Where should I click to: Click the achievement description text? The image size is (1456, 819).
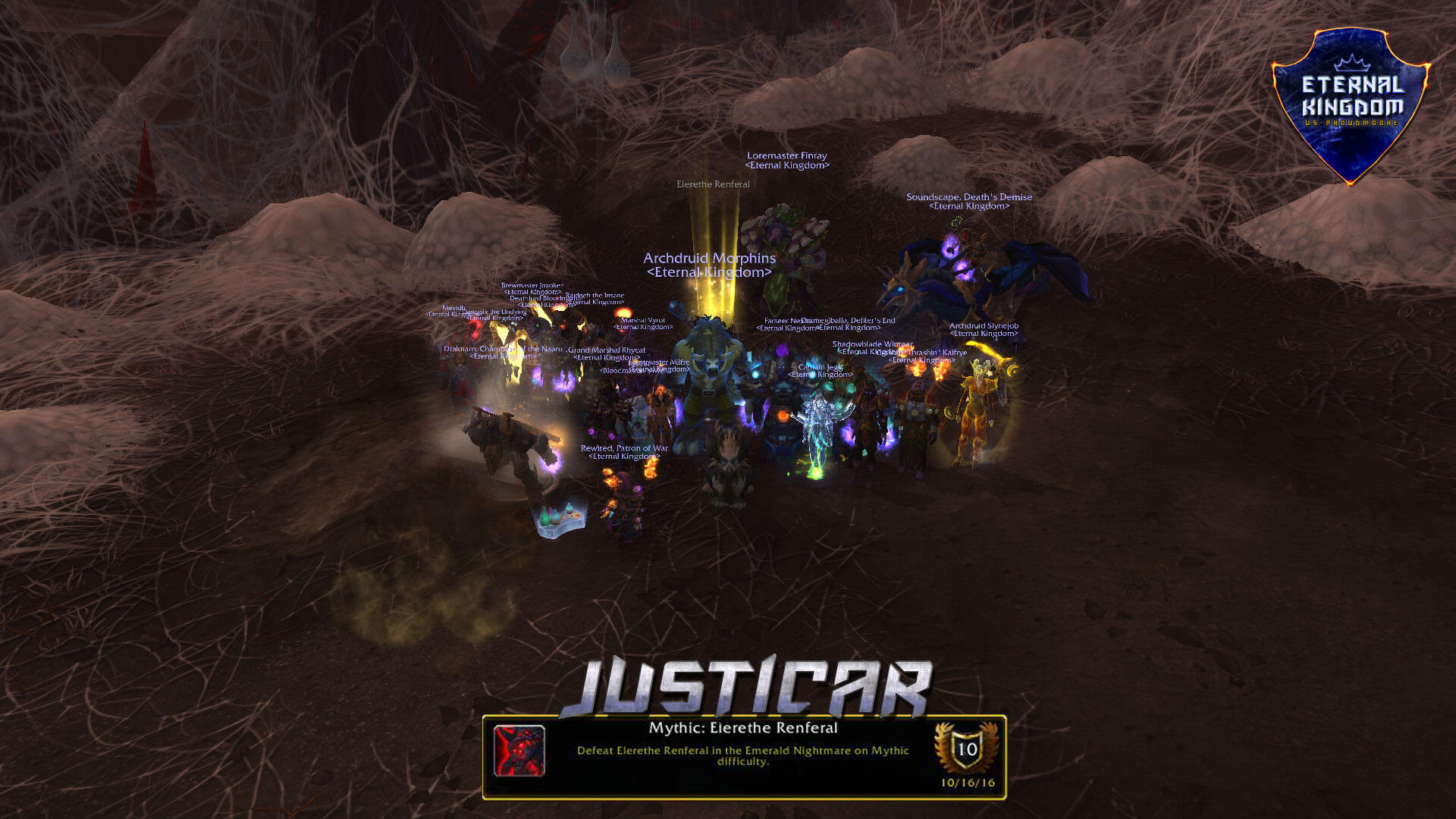tap(742, 755)
